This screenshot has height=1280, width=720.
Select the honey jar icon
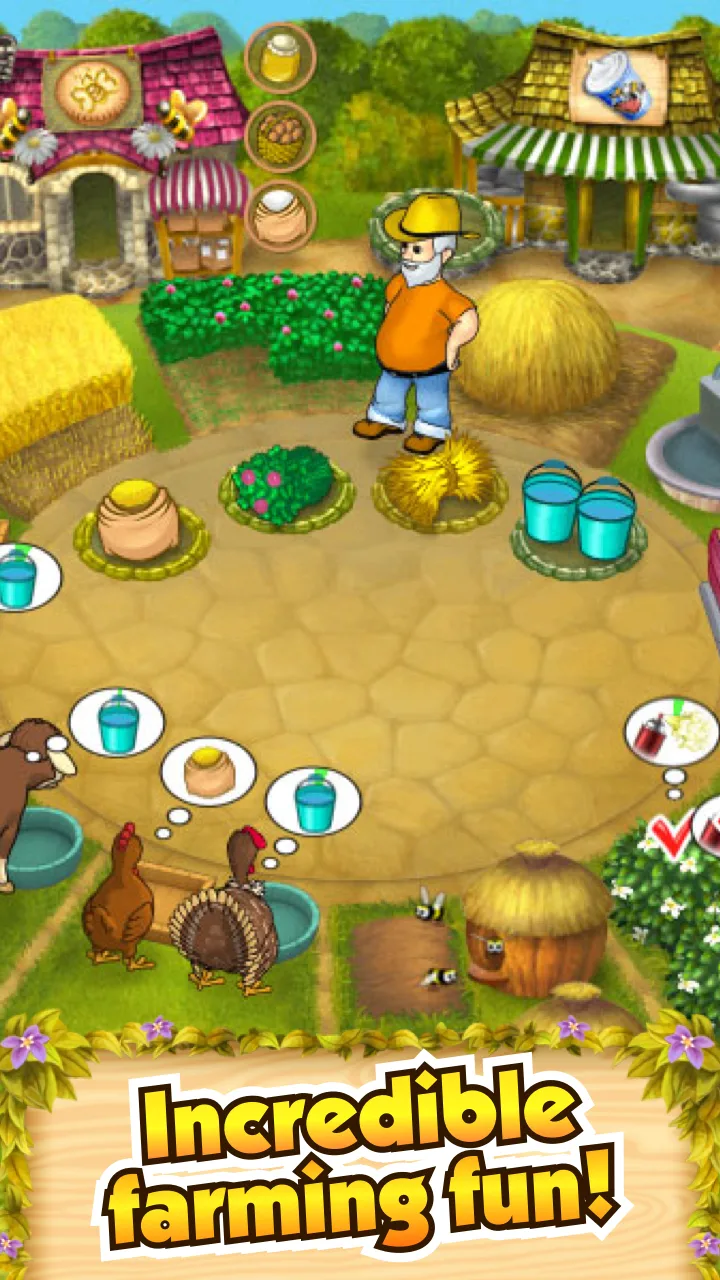pos(280,58)
